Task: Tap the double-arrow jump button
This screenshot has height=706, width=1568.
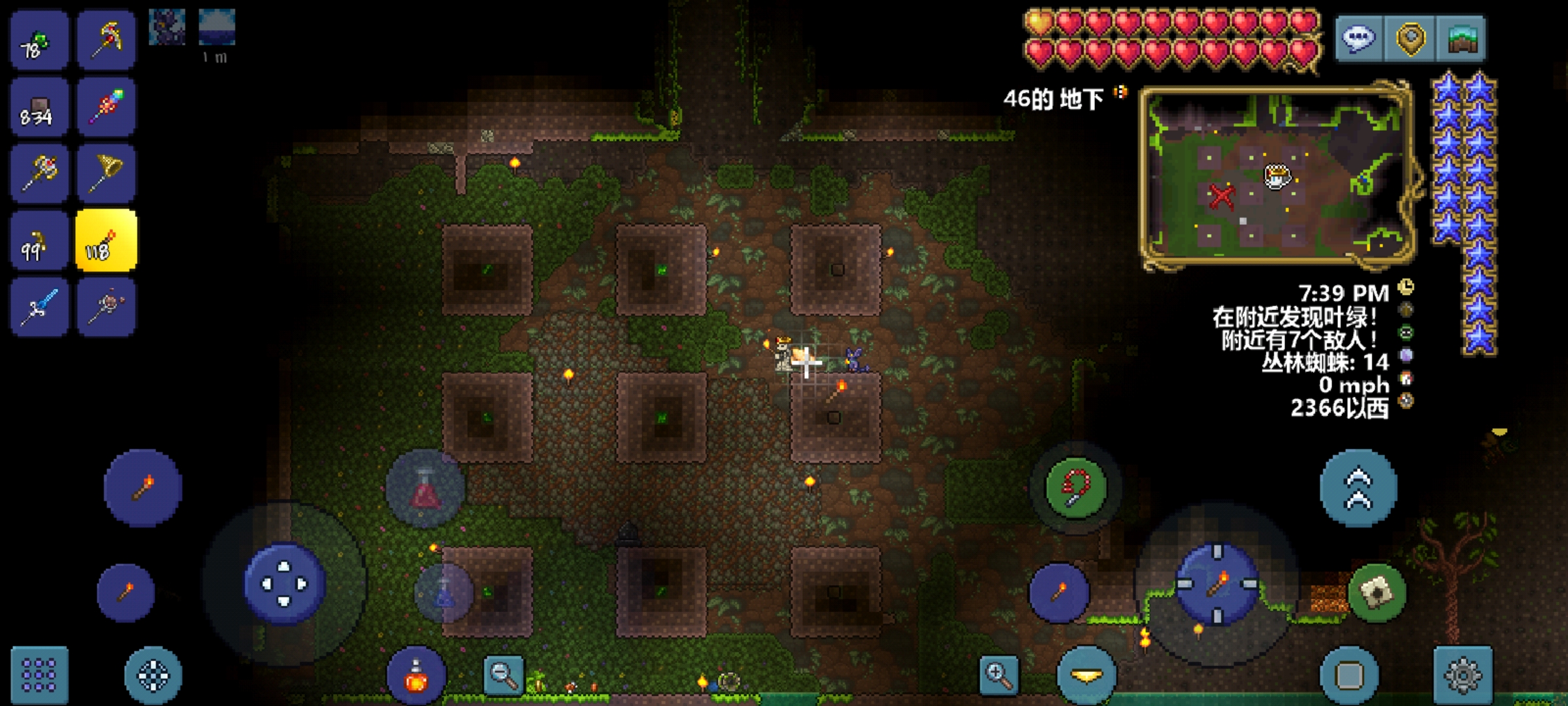Action: [1358, 488]
